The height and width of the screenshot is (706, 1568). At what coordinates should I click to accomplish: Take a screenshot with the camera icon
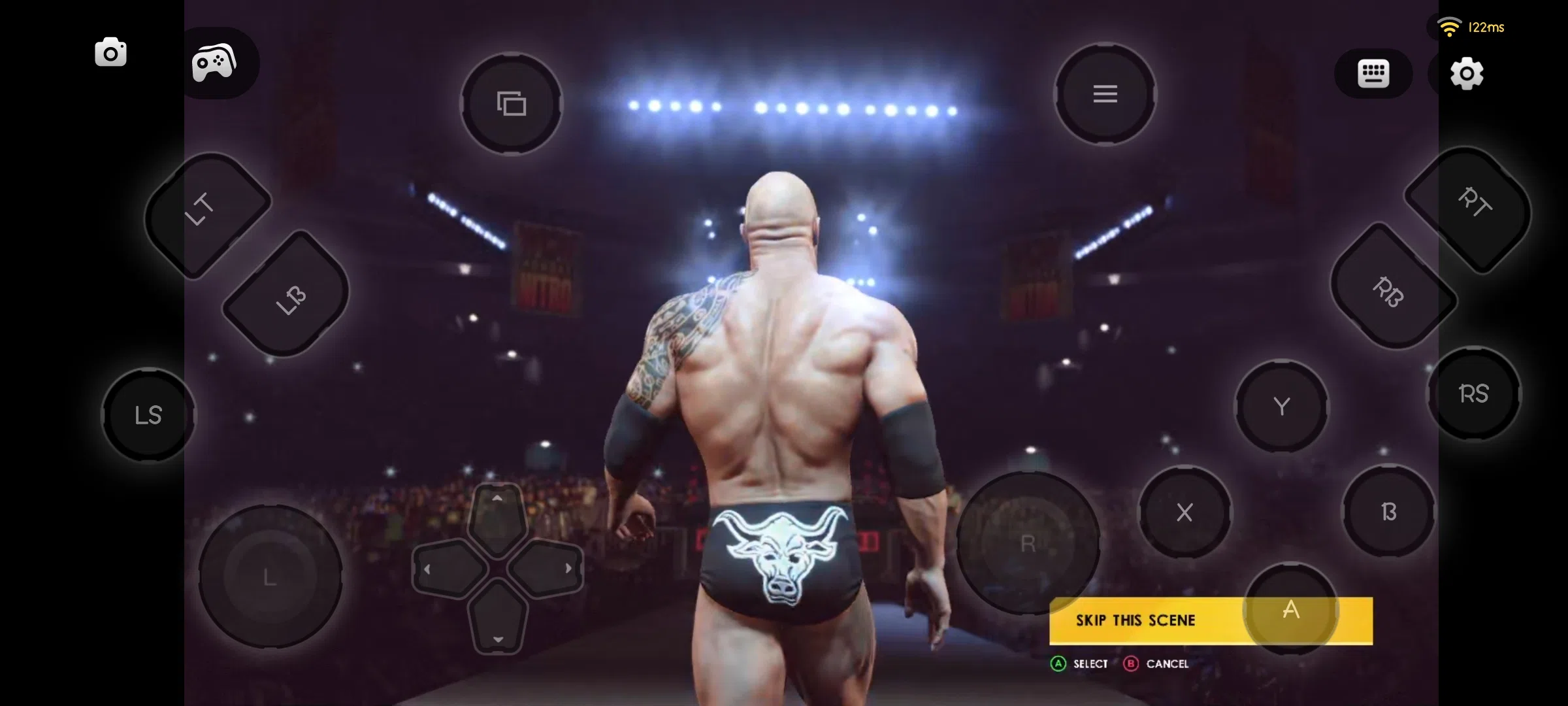click(110, 52)
